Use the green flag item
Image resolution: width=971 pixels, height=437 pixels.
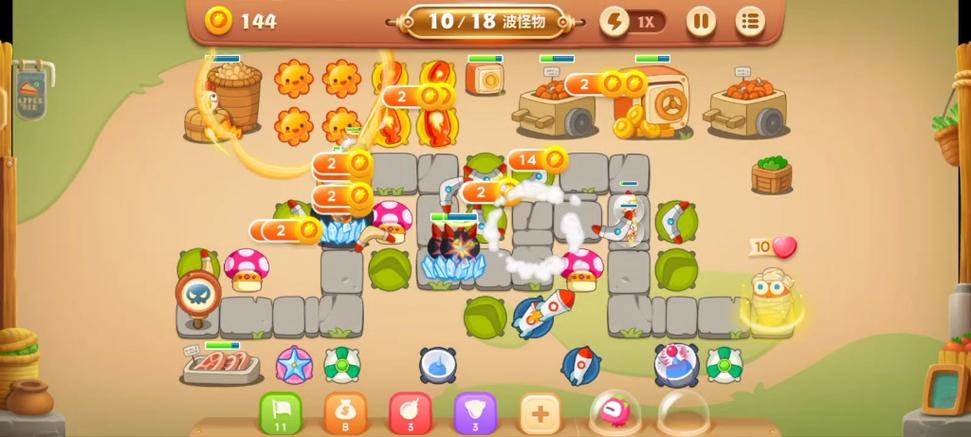coord(281,412)
